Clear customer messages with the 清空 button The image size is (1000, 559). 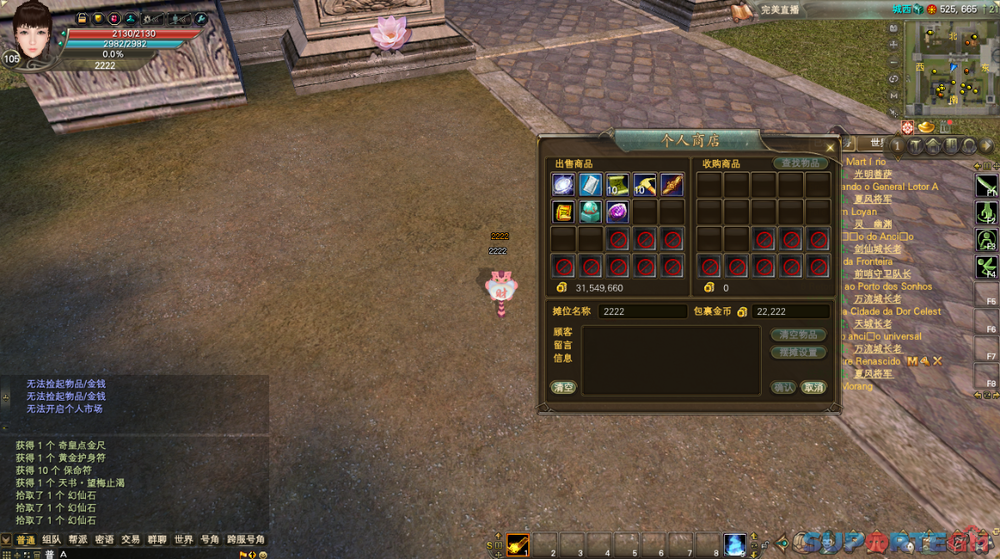click(x=563, y=387)
